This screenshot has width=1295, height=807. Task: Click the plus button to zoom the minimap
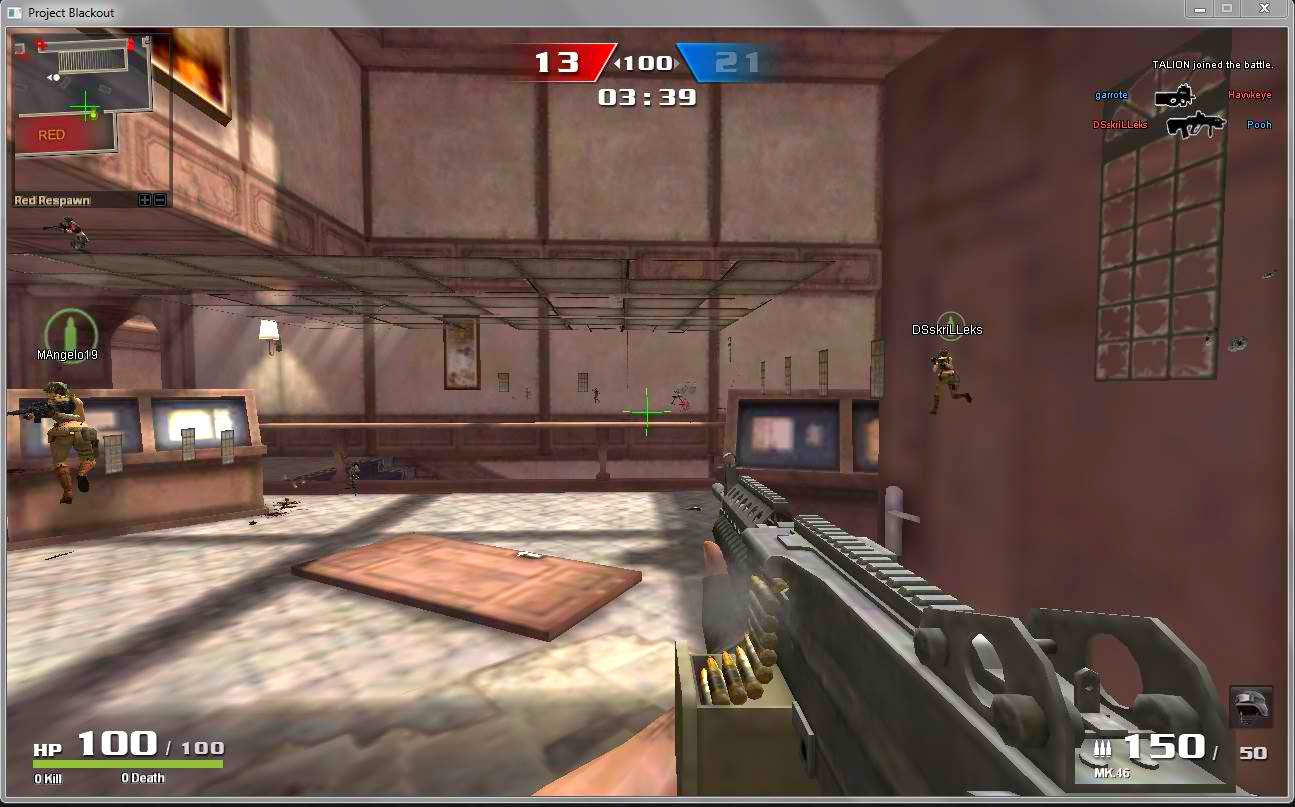(146, 199)
